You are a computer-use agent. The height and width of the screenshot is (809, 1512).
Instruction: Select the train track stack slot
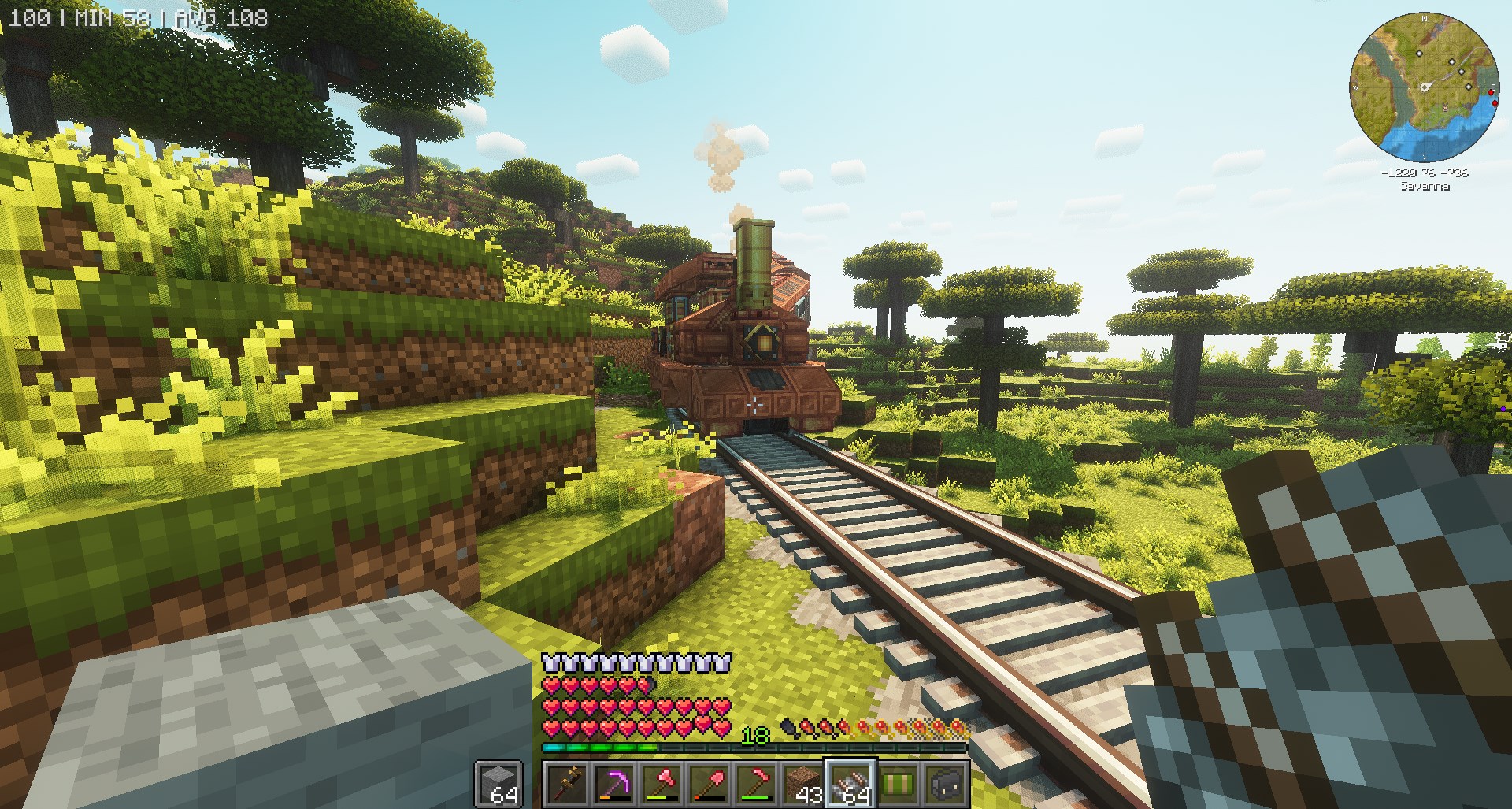[850, 785]
